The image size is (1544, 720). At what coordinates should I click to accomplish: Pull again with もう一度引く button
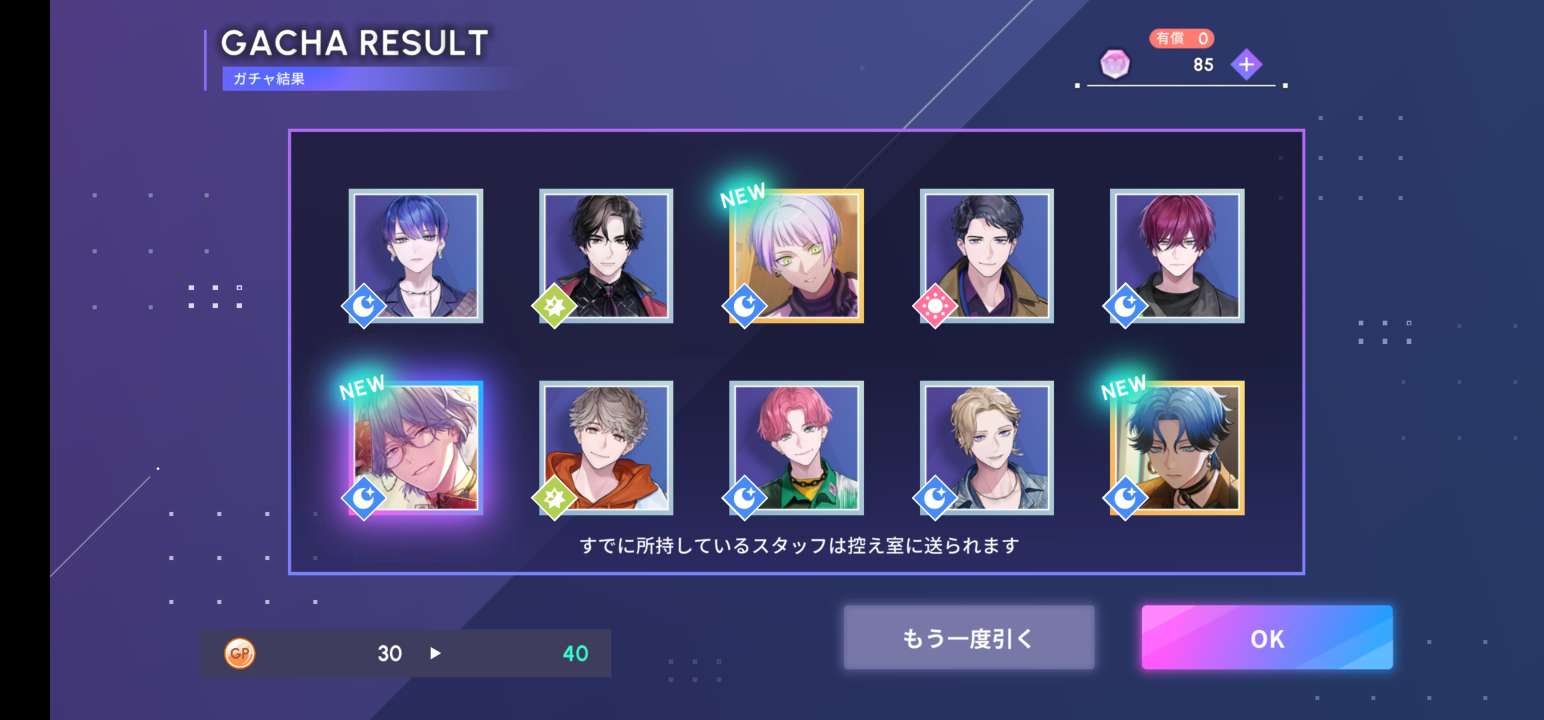[x=968, y=638]
